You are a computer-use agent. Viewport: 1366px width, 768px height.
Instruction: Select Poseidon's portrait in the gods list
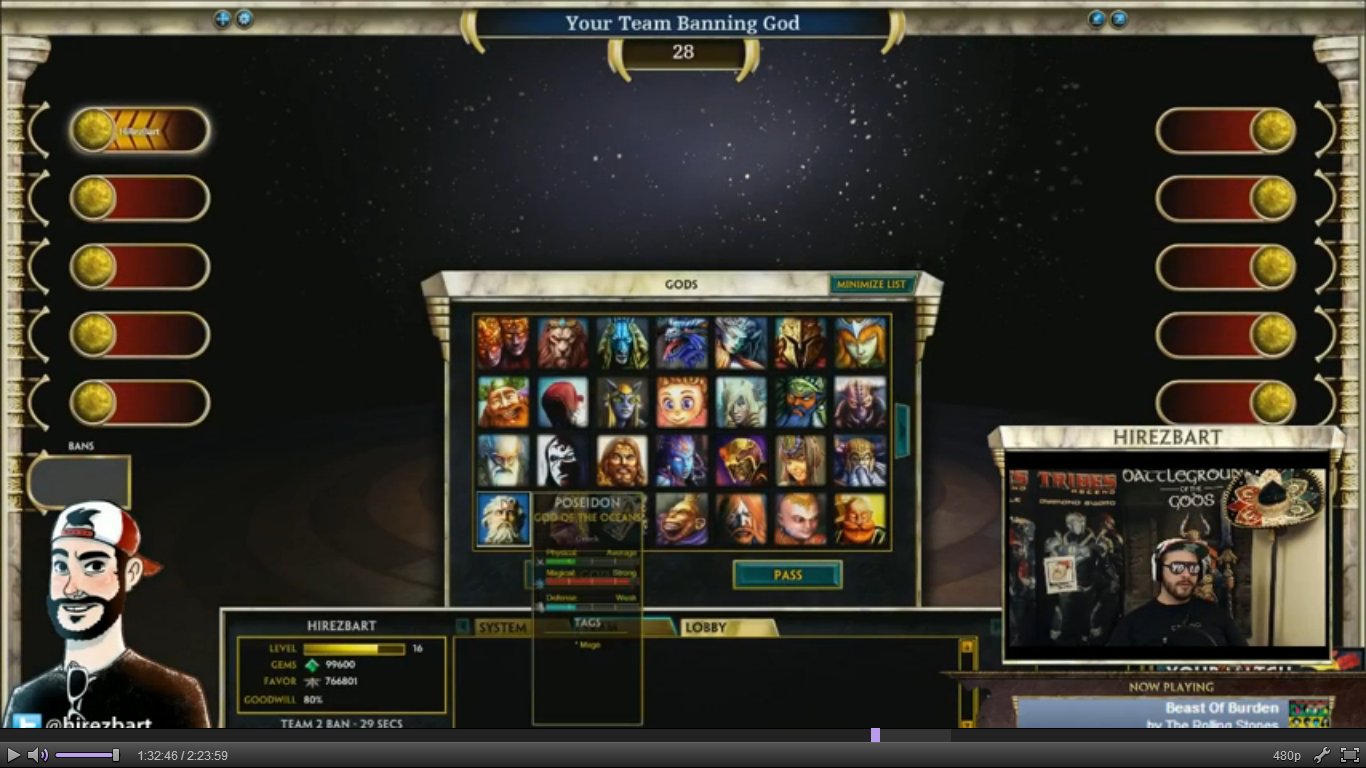[x=503, y=519]
